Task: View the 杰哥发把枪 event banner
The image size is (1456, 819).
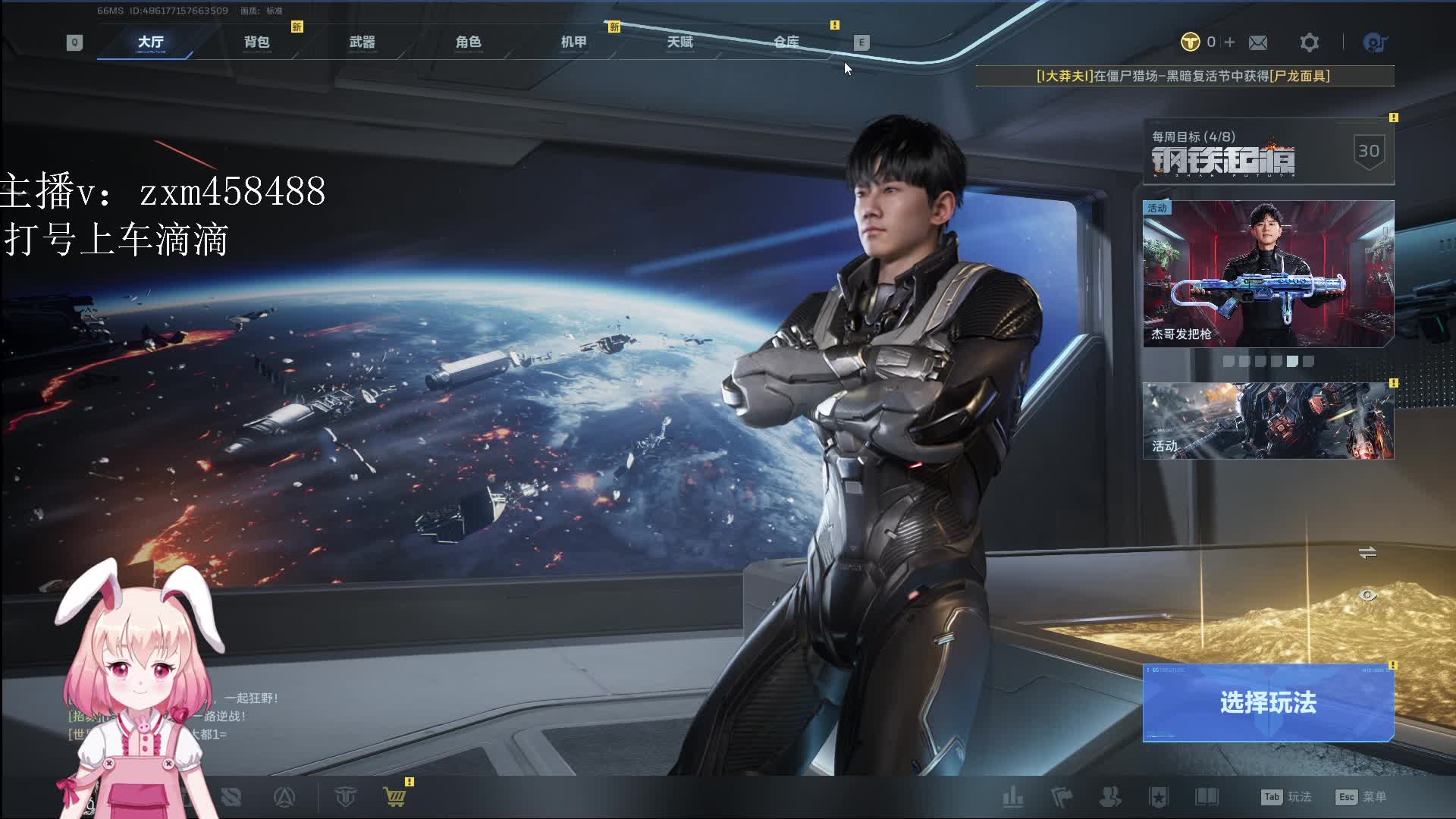Action: [1268, 274]
